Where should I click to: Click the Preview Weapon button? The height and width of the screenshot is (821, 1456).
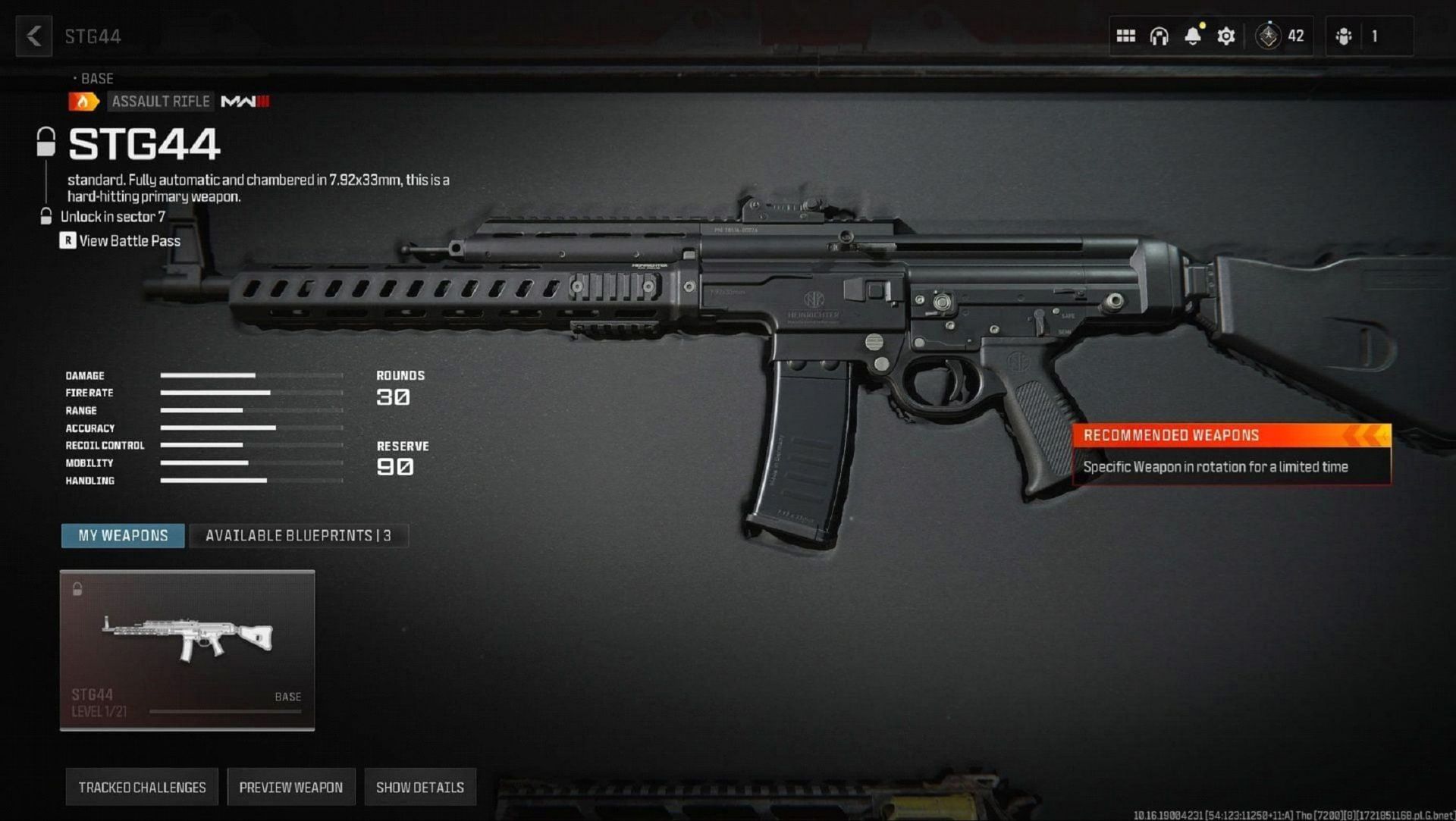[x=290, y=787]
